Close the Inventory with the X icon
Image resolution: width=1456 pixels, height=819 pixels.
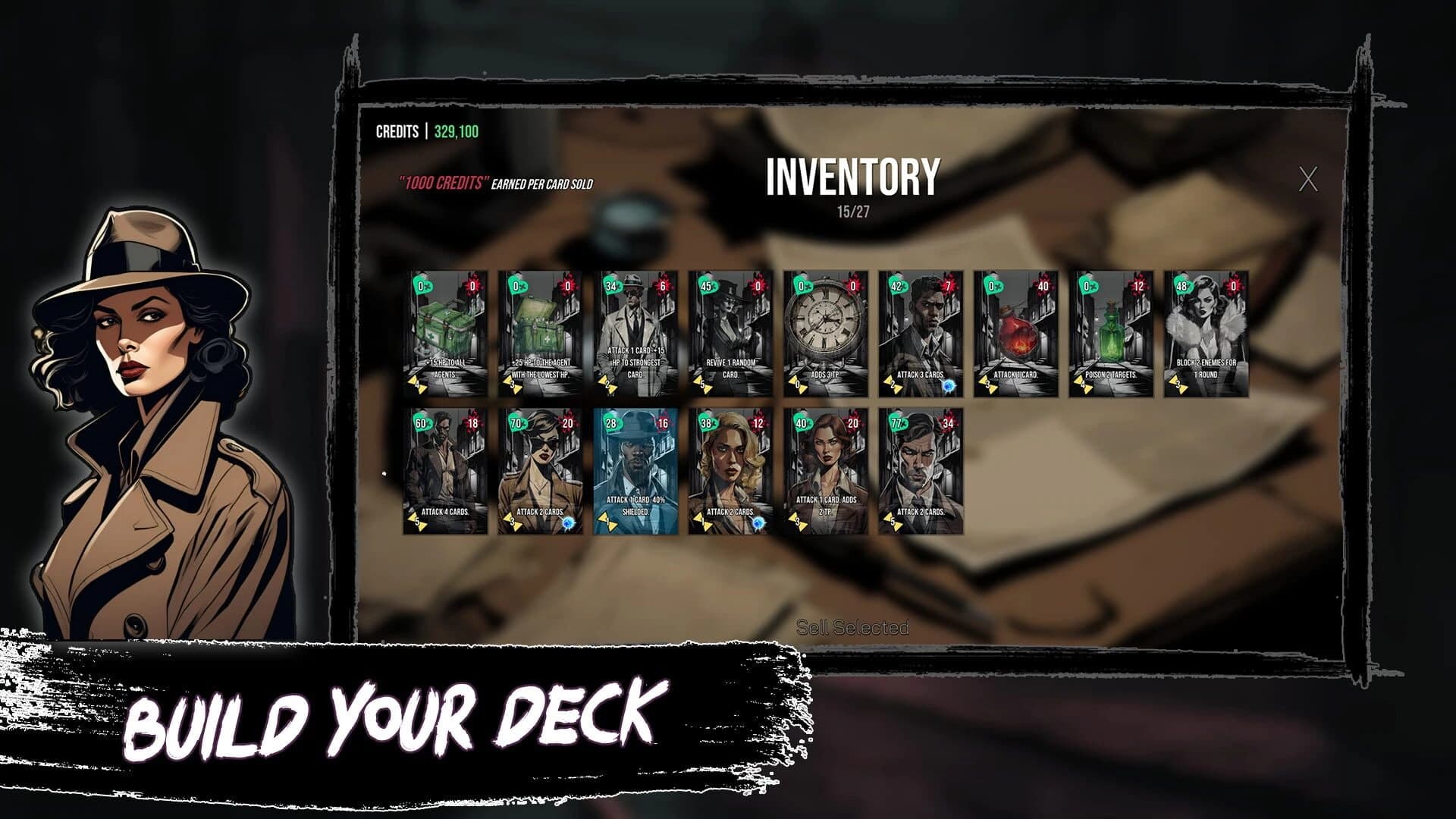click(x=1311, y=179)
